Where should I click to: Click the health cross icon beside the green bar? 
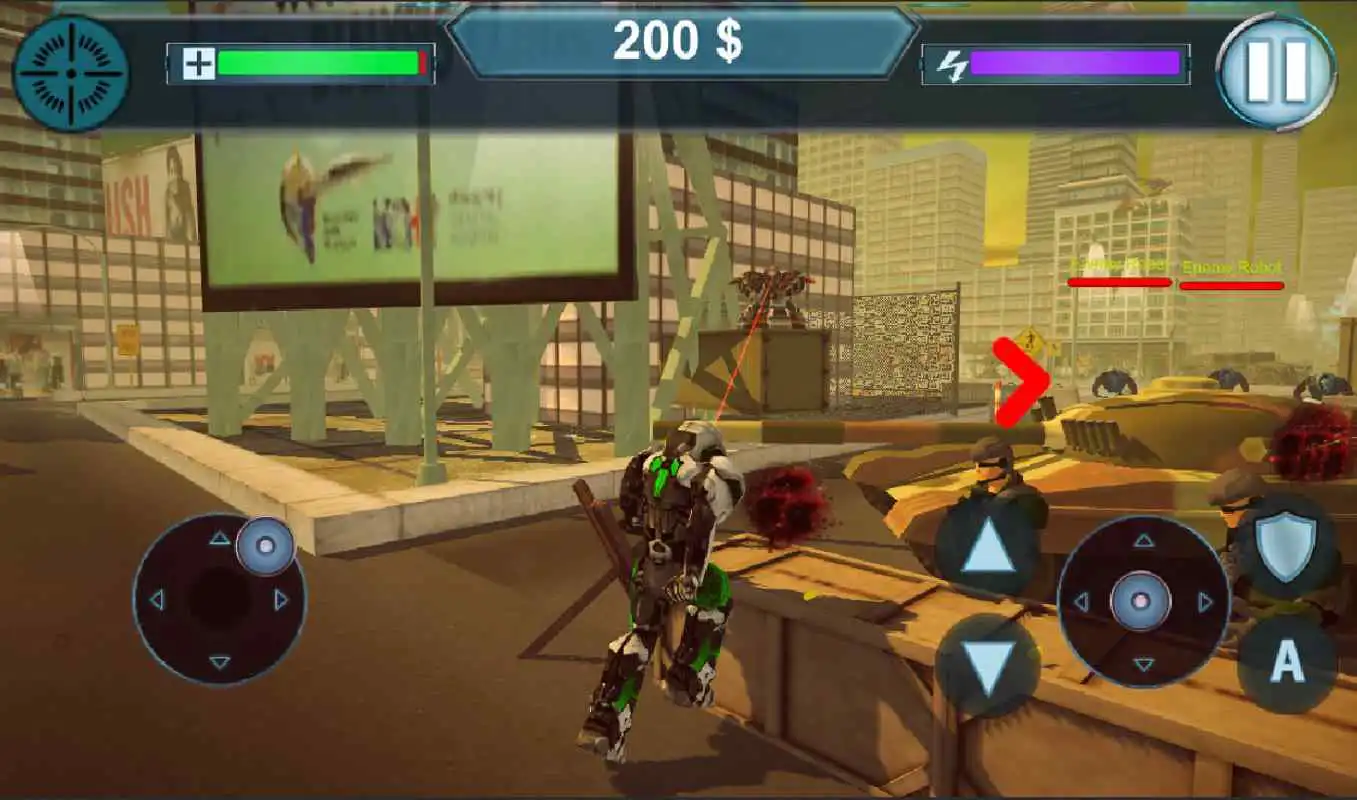[x=198, y=62]
